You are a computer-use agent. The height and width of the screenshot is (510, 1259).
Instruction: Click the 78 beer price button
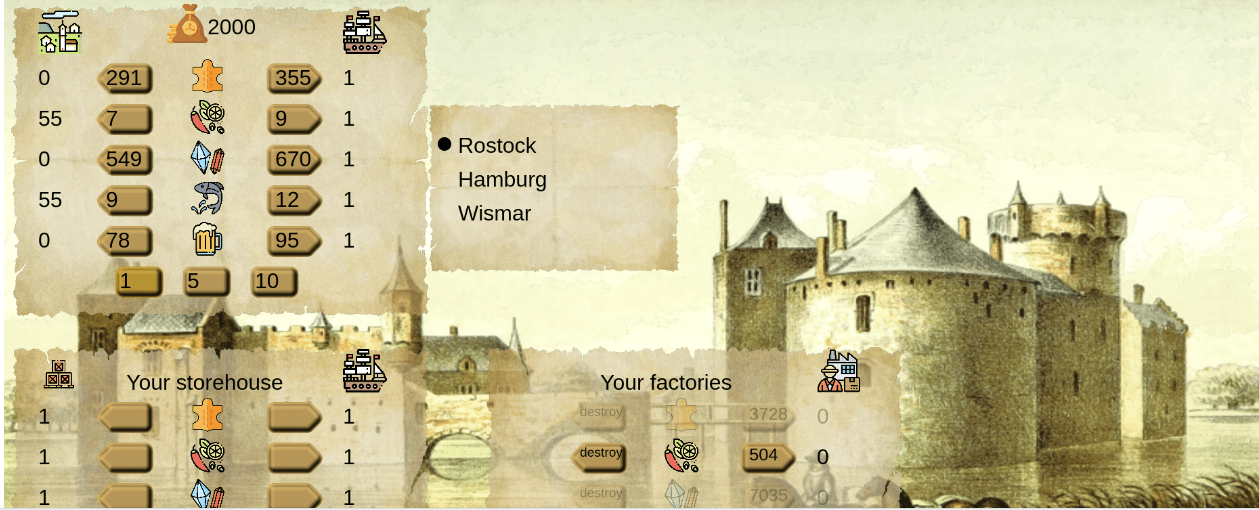tap(125, 241)
